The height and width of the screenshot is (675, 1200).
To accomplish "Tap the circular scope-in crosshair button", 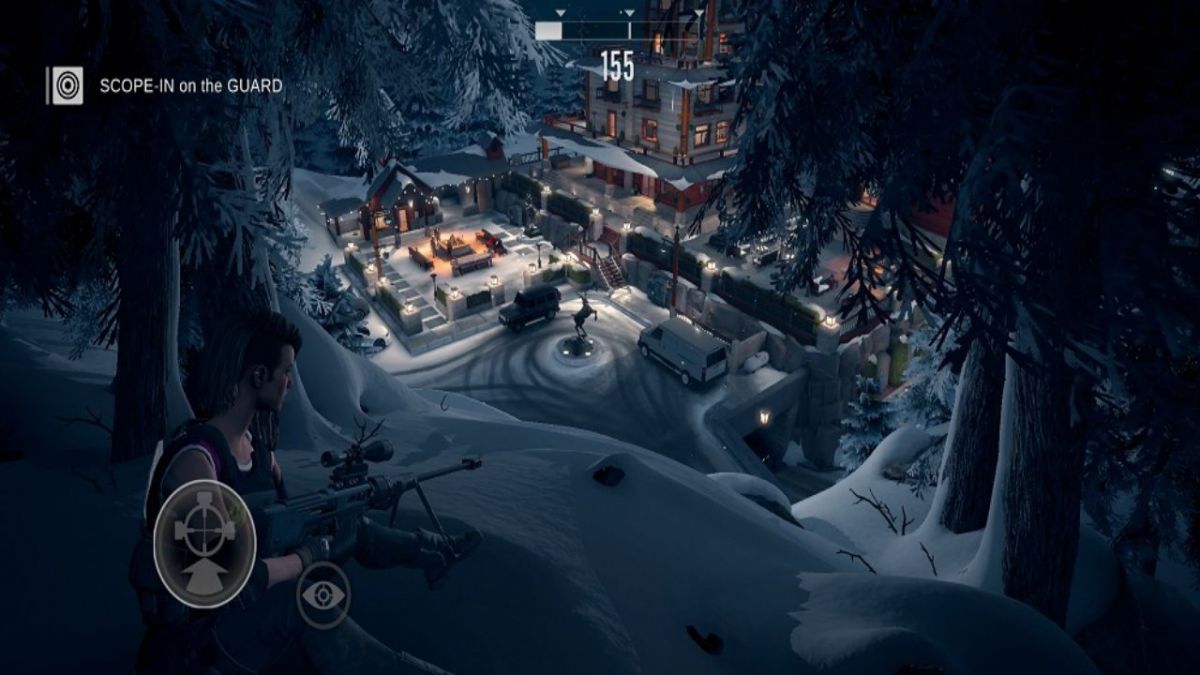I will click(205, 543).
